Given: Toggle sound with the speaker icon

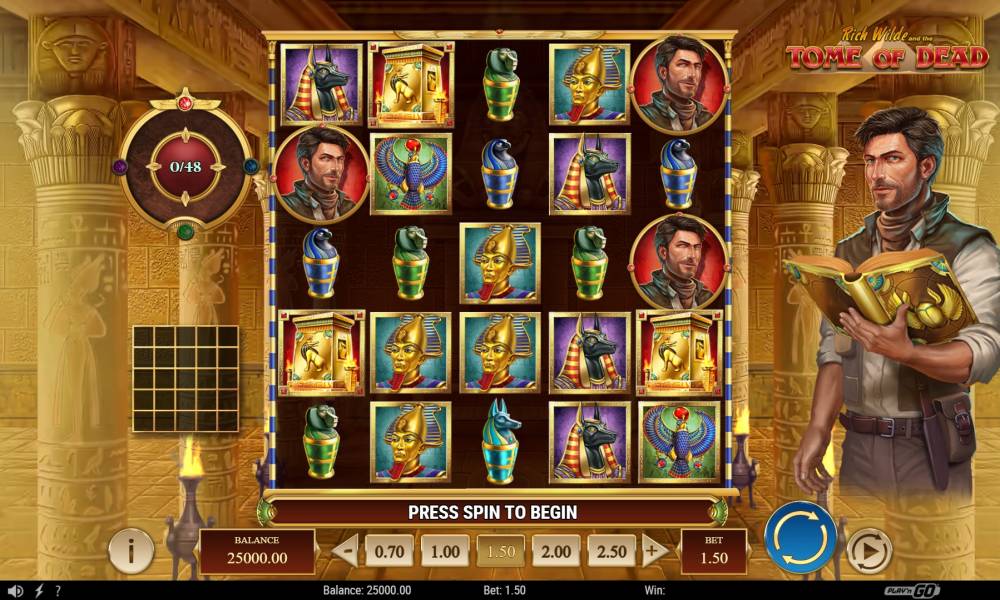Looking at the screenshot, I should click(15, 591).
